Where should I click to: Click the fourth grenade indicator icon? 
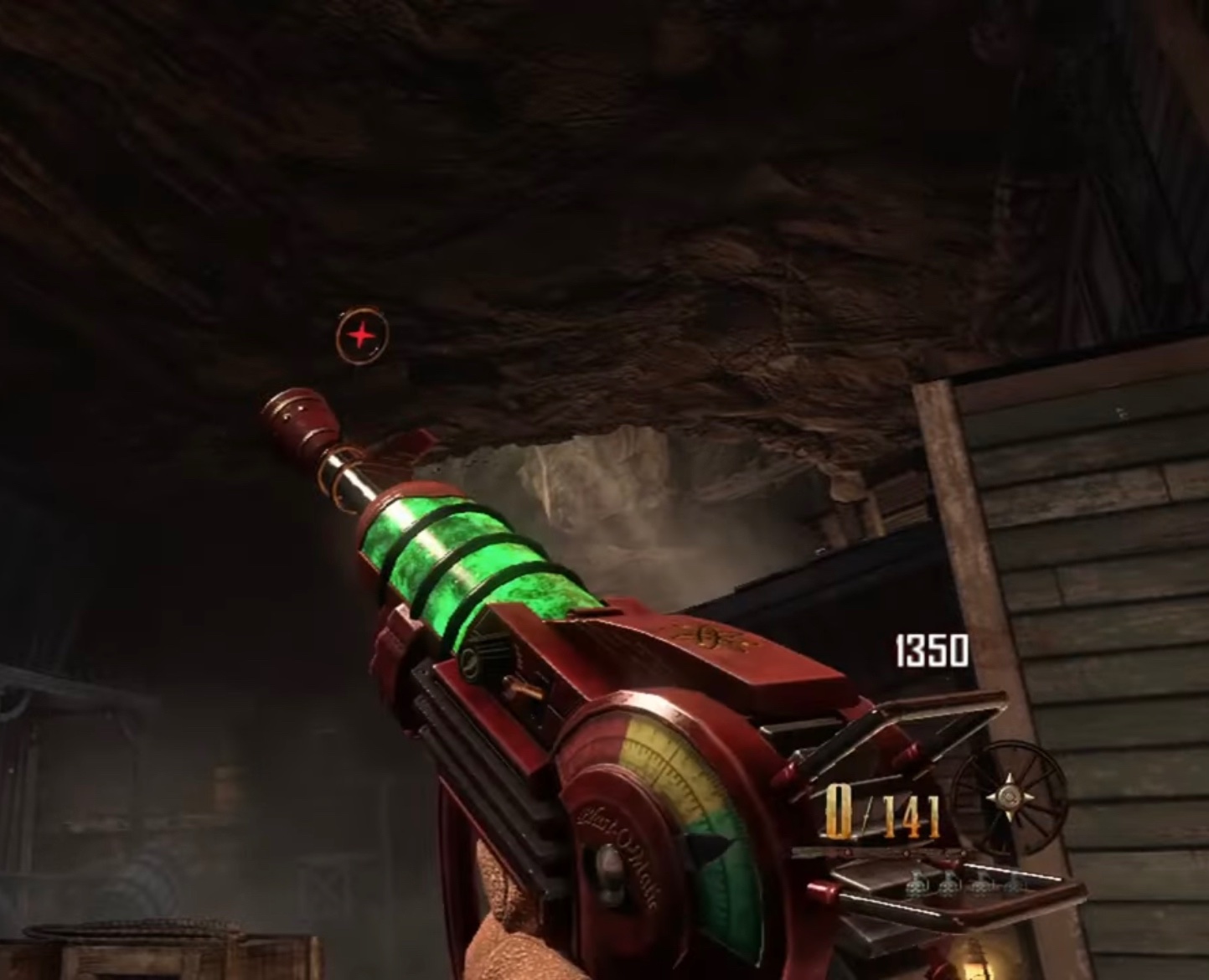(1012, 886)
